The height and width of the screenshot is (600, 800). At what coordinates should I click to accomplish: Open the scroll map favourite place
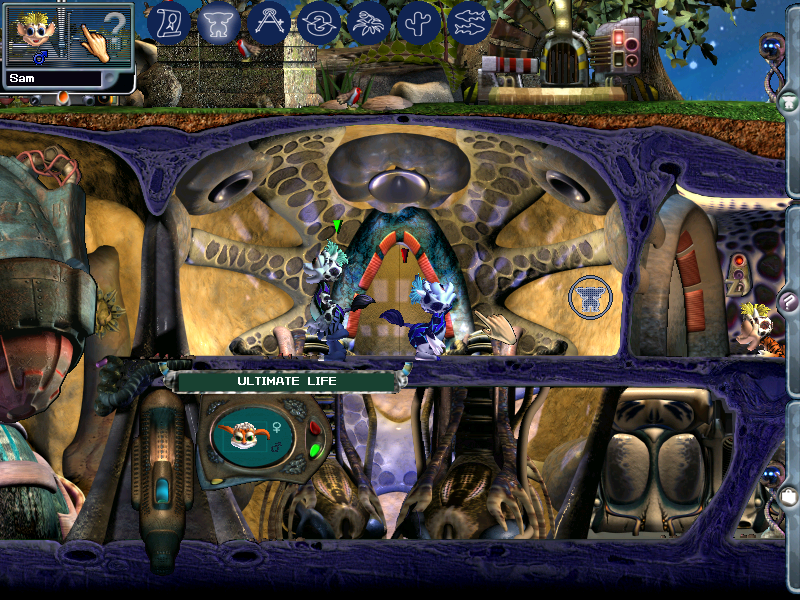point(168,21)
